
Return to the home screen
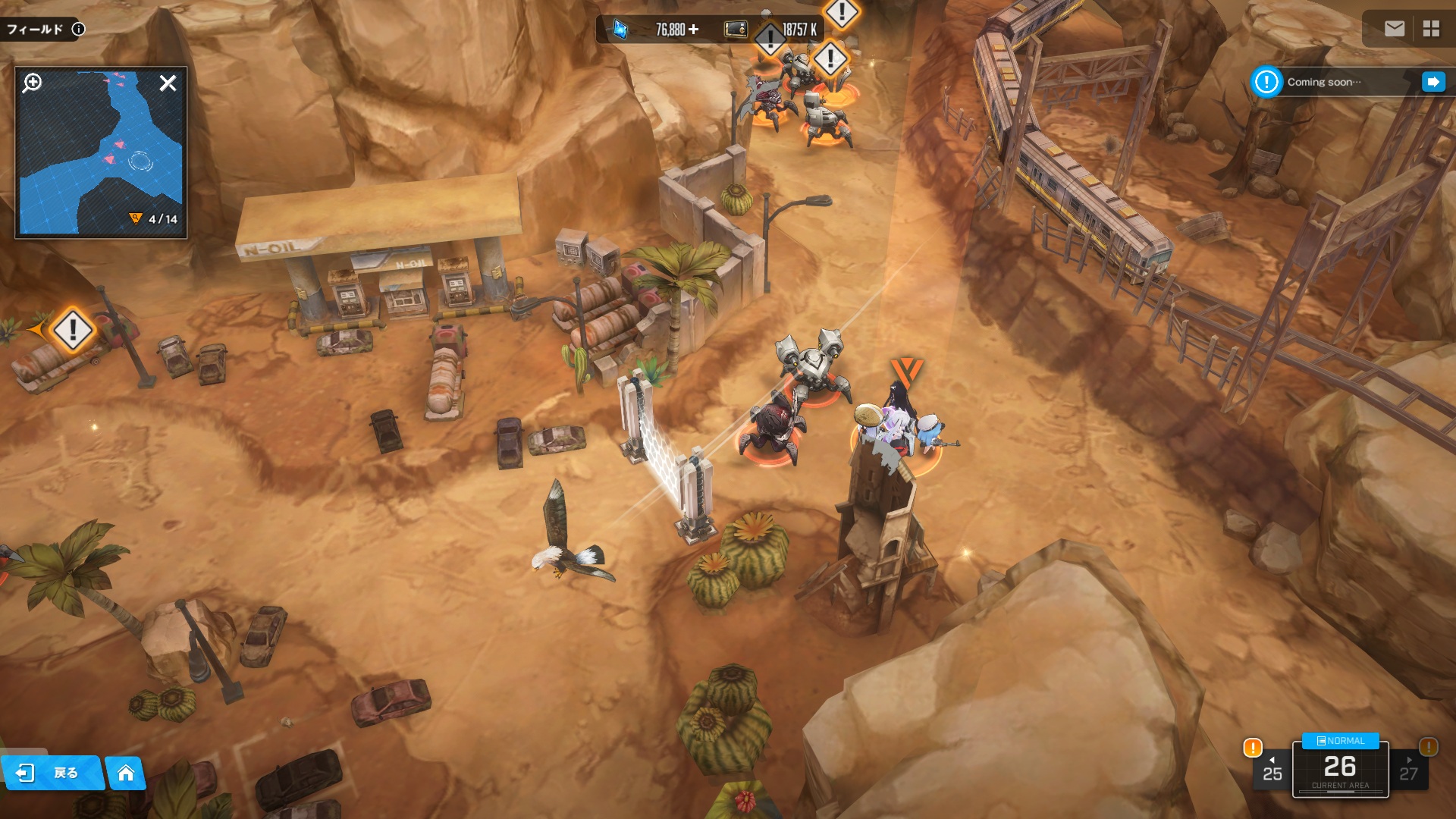[x=126, y=773]
